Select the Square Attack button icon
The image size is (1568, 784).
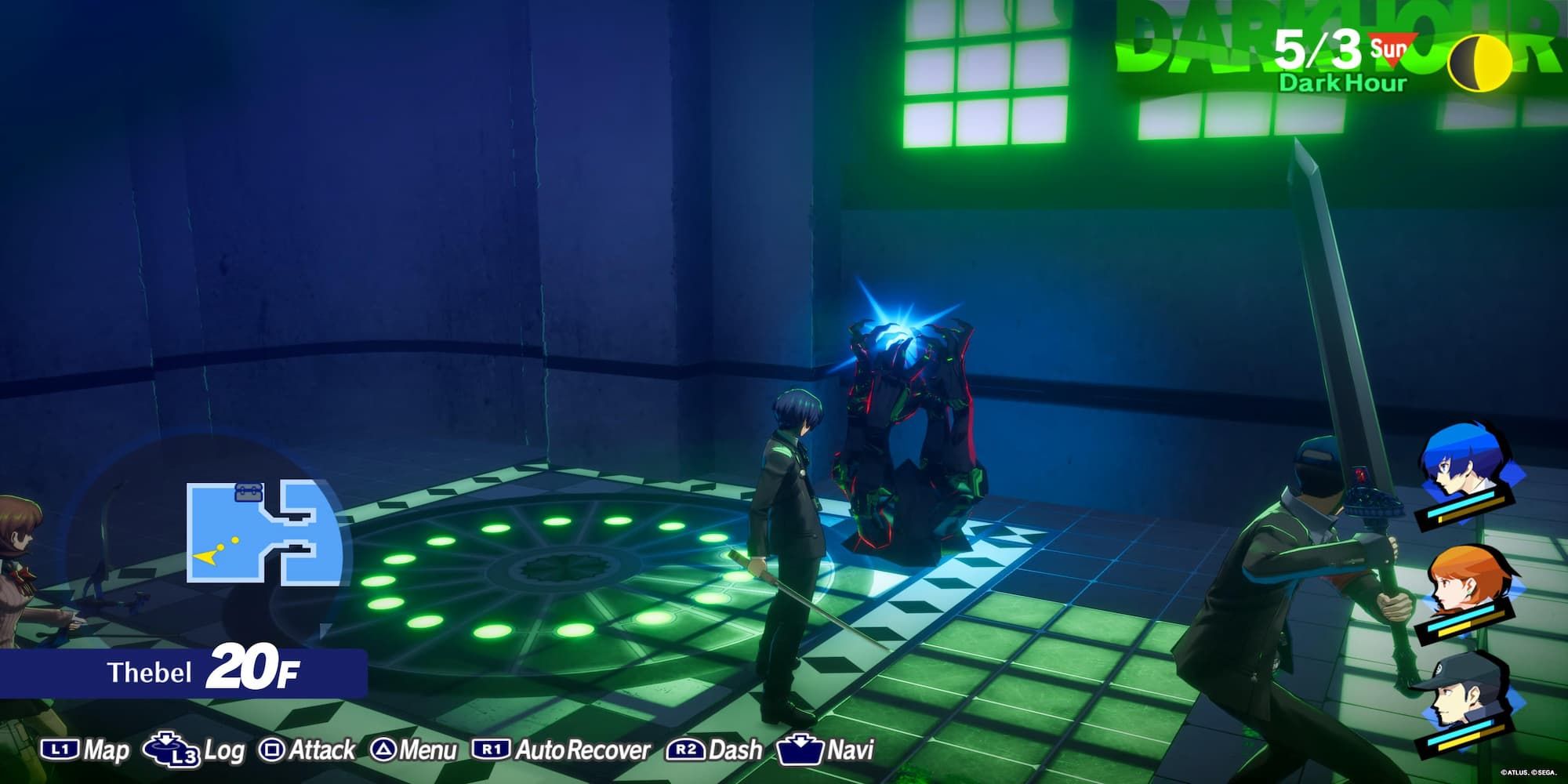click(271, 747)
